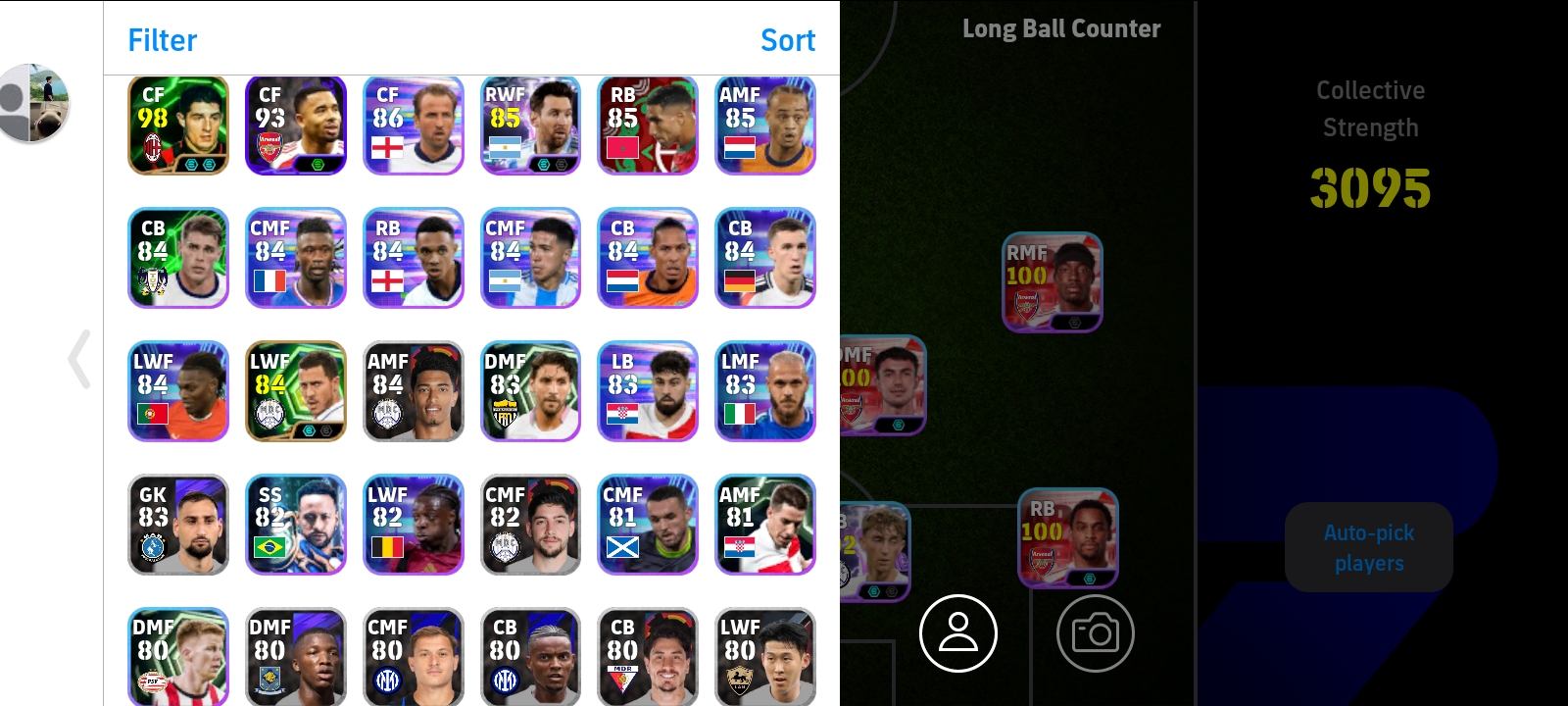The width and height of the screenshot is (1568, 706).
Task: Select the 100-rated RMF on the pitch
Action: point(1053,282)
